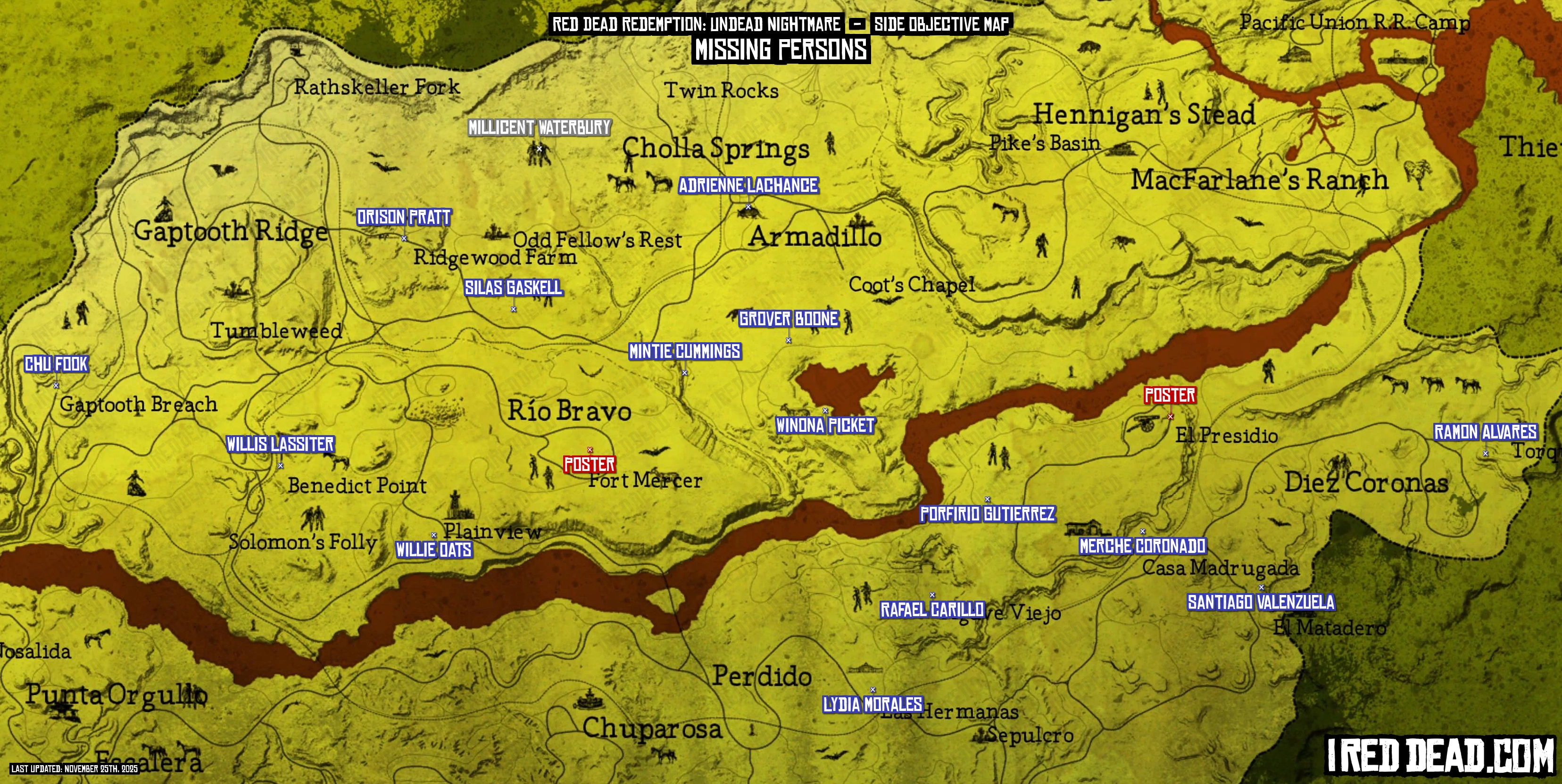Viewport: 1562px width, 784px height.
Task: Select the Willie Oats marker
Action: pos(433,550)
